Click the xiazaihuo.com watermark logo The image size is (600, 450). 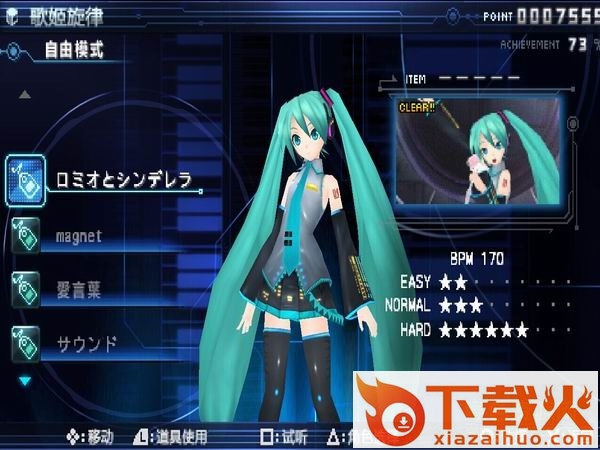476,409
